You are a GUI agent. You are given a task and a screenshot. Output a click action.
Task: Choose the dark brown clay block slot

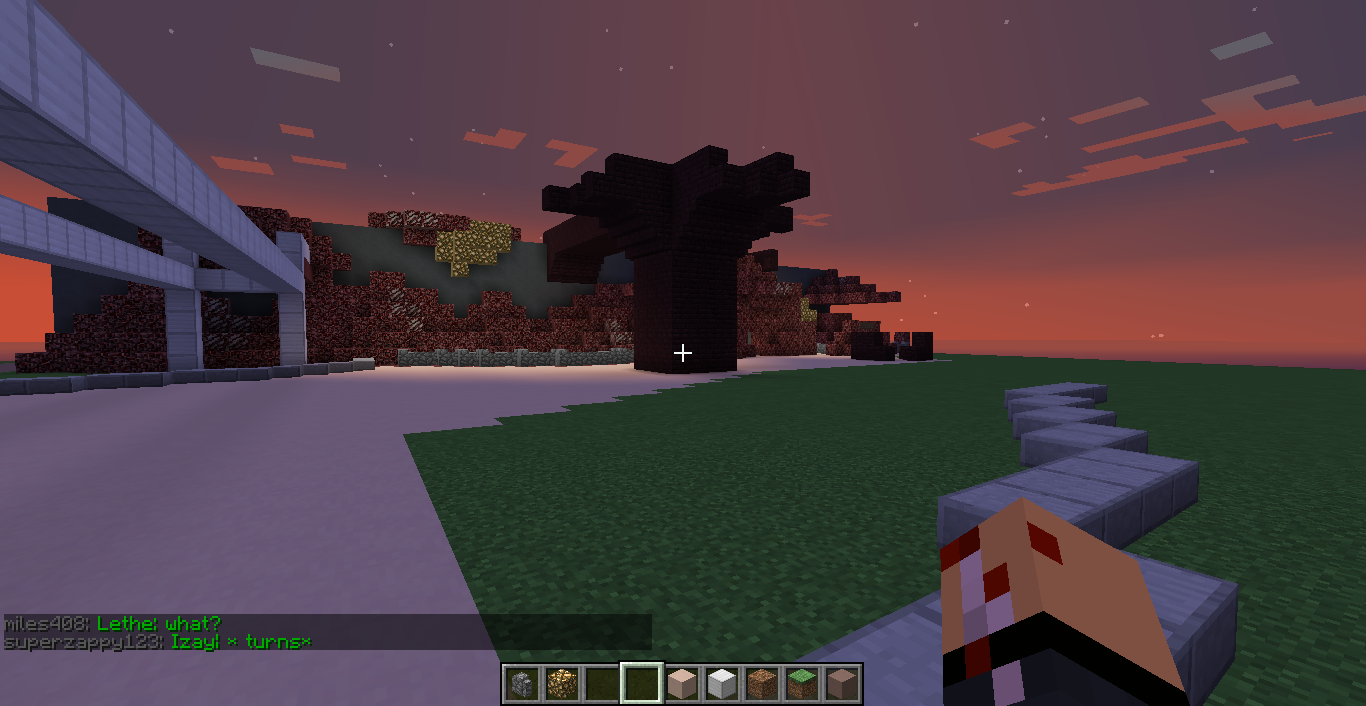(x=841, y=684)
